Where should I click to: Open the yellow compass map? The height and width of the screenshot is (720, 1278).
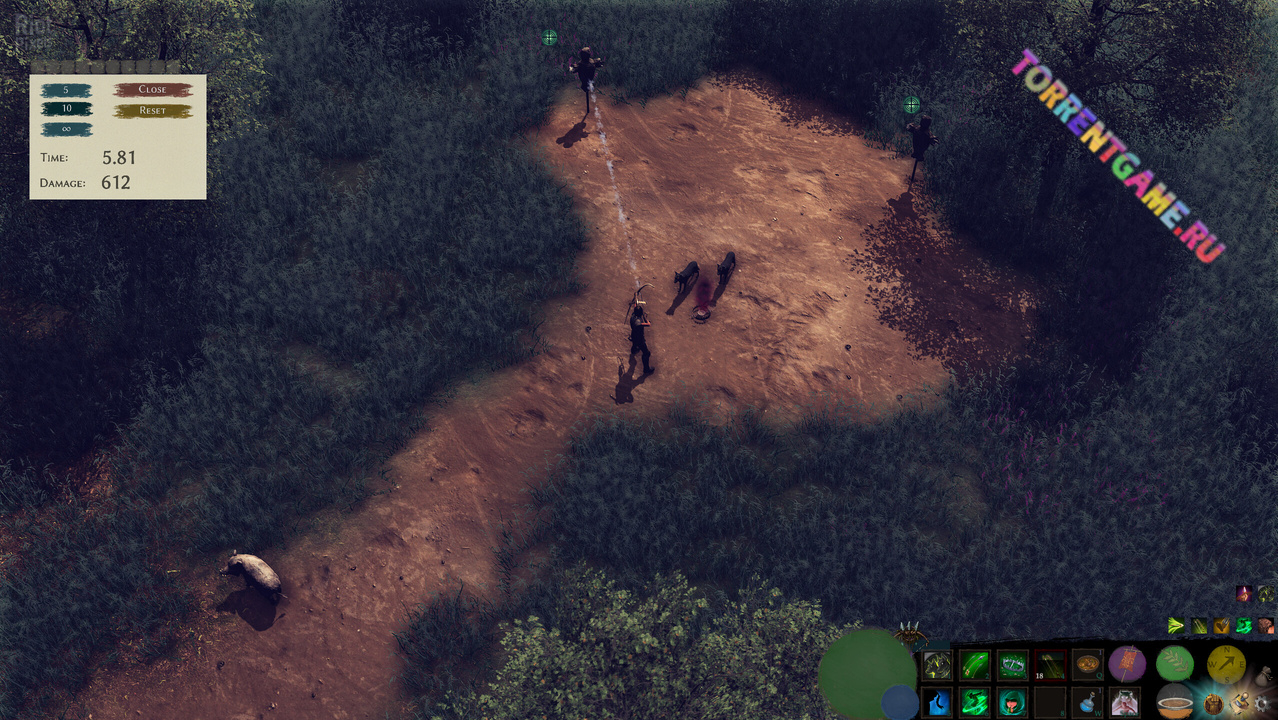coord(1226,663)
